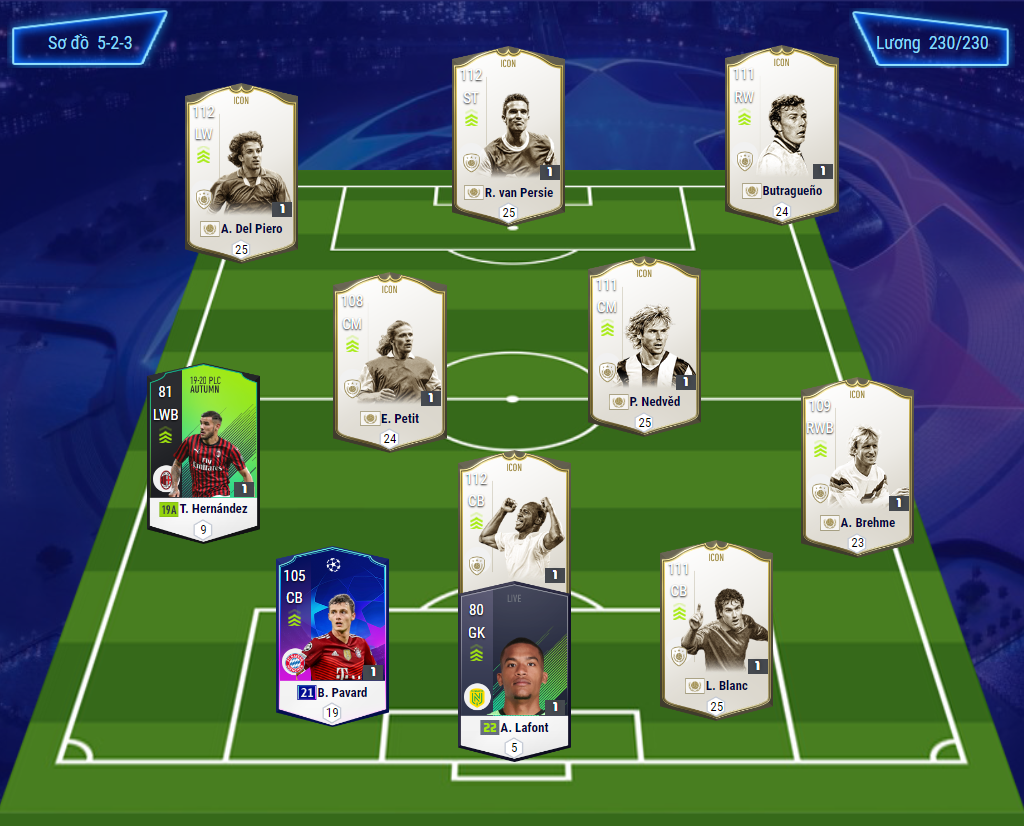1024x826 pixels.
Task: Choose the A. Brehme RWB card
Action: point(857,465)
